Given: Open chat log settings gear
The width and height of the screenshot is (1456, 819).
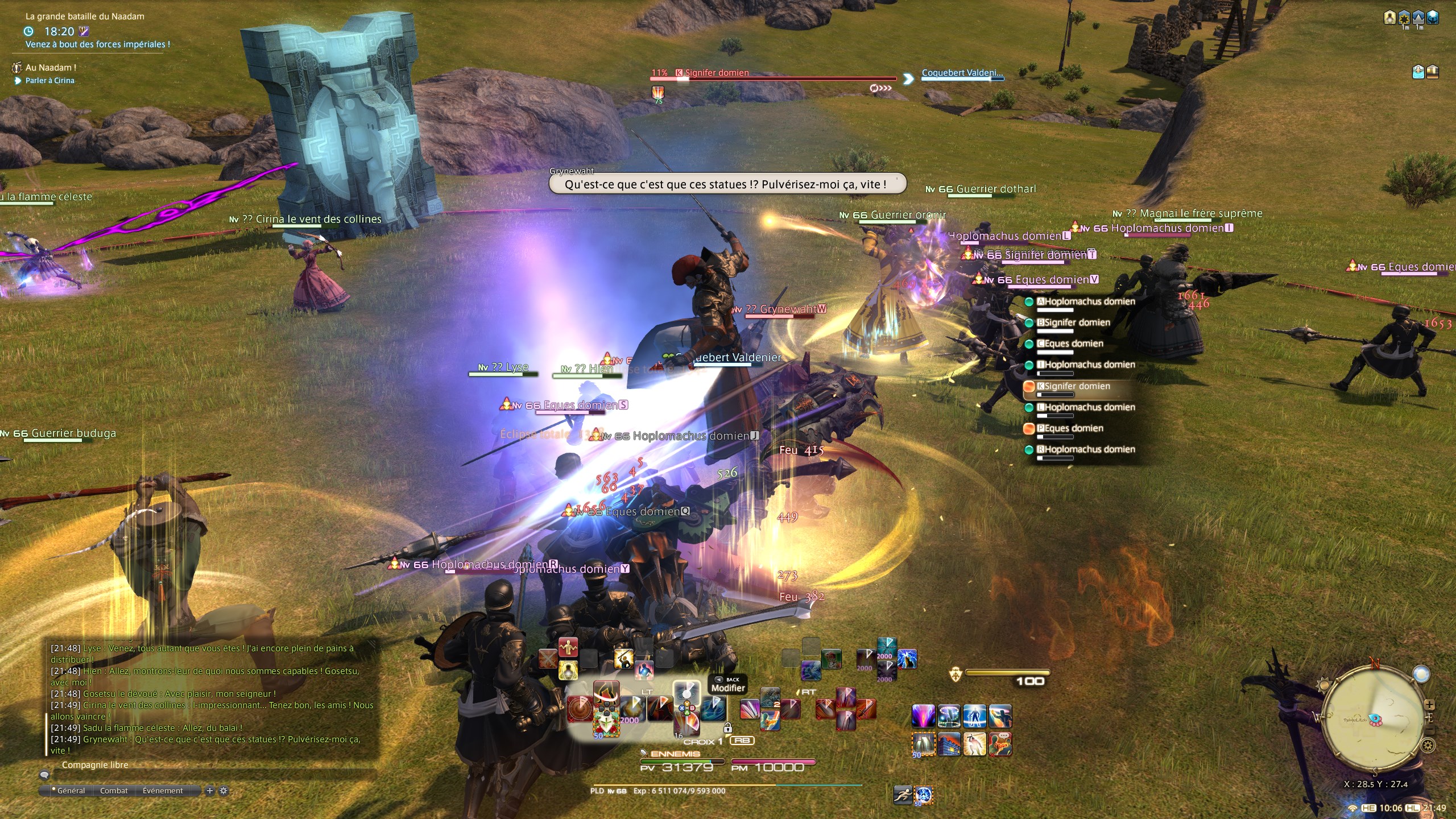Looking at the screenshot, I should (224, 791).
